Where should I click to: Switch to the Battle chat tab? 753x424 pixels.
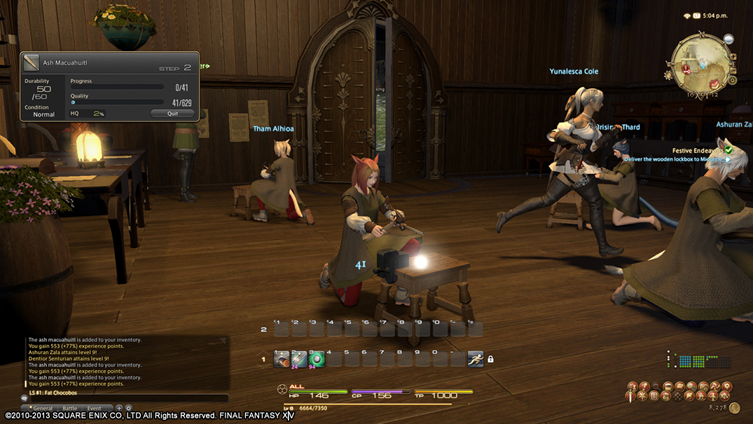coord(70,408)
